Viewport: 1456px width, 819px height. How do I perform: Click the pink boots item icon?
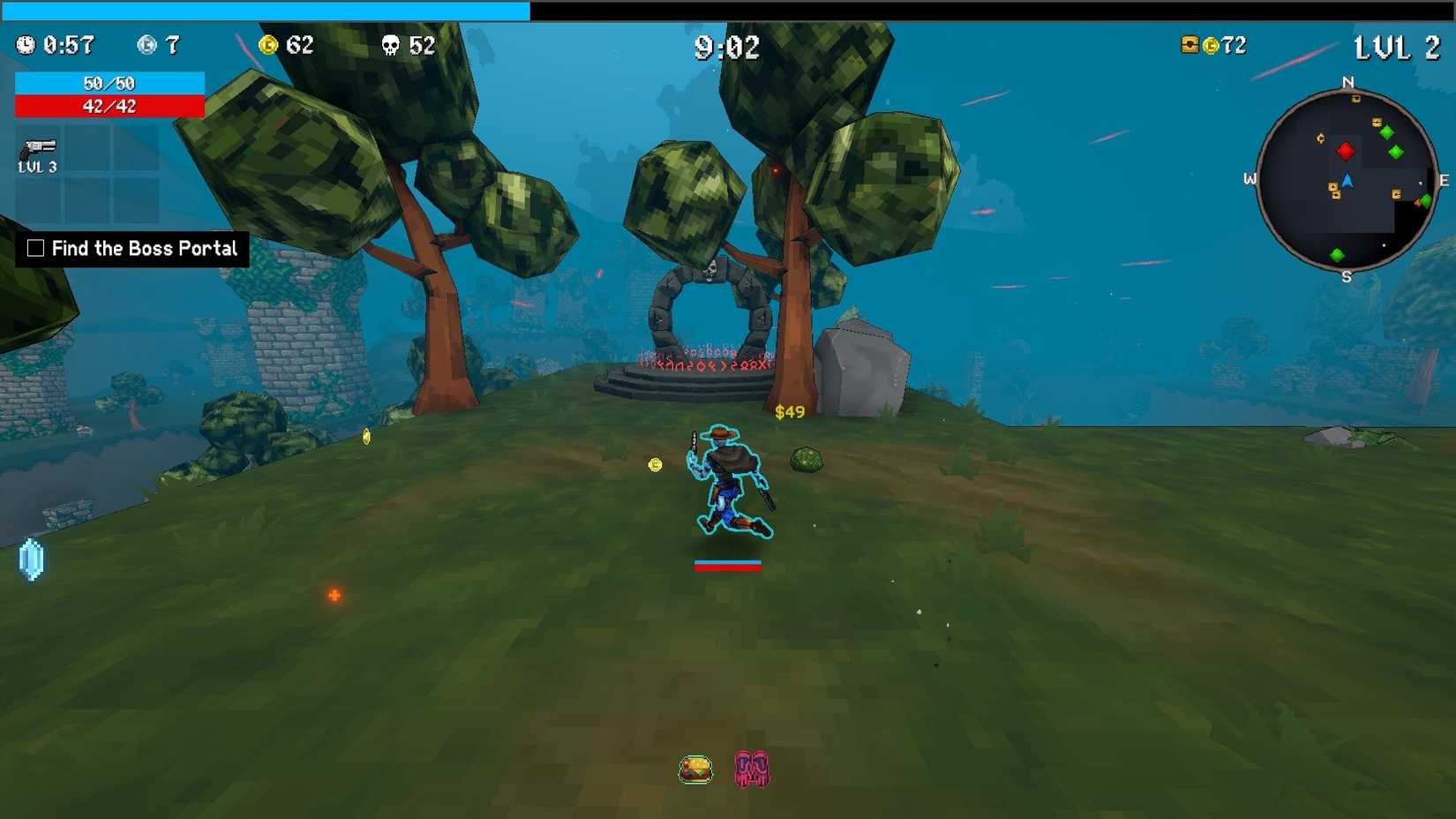pos(751,769)
